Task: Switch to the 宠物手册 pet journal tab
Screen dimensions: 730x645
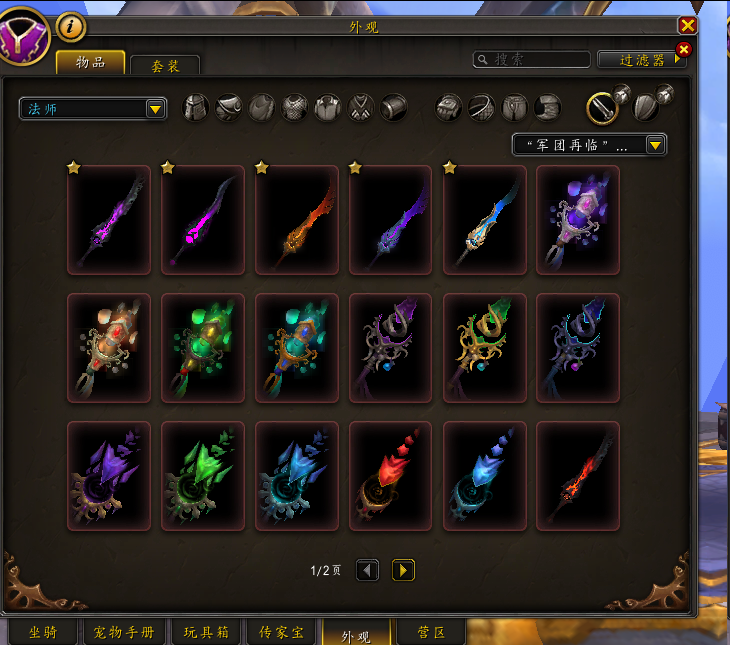Action: [x=124, y=633]
